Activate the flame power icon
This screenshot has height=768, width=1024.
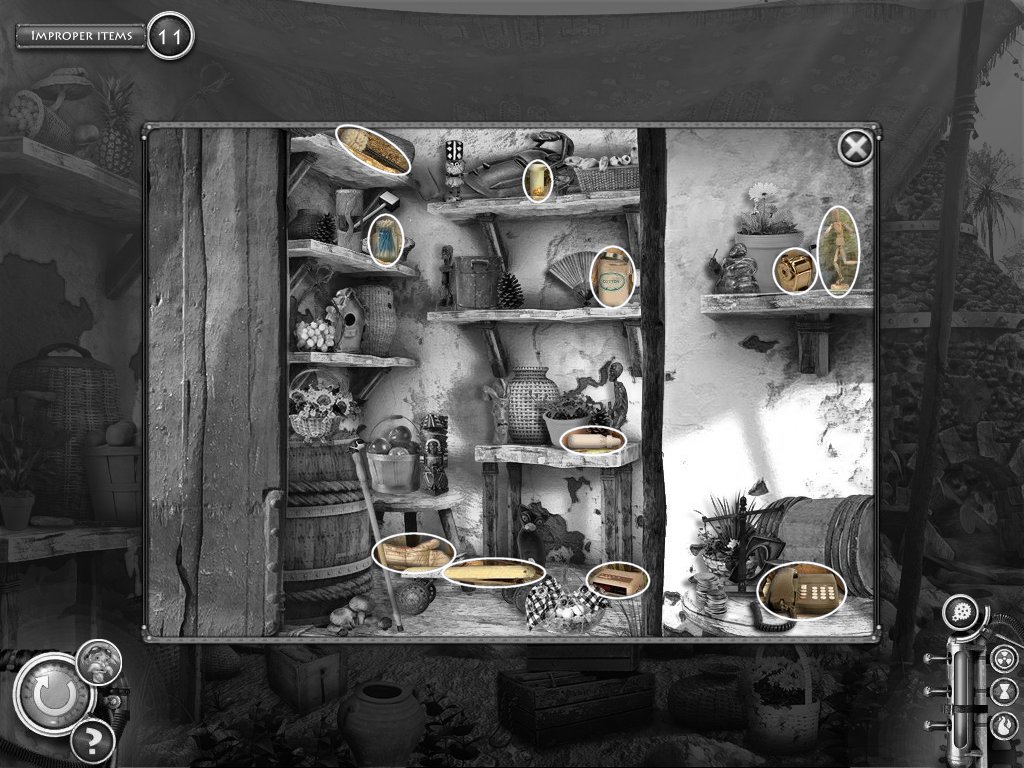1004,721
